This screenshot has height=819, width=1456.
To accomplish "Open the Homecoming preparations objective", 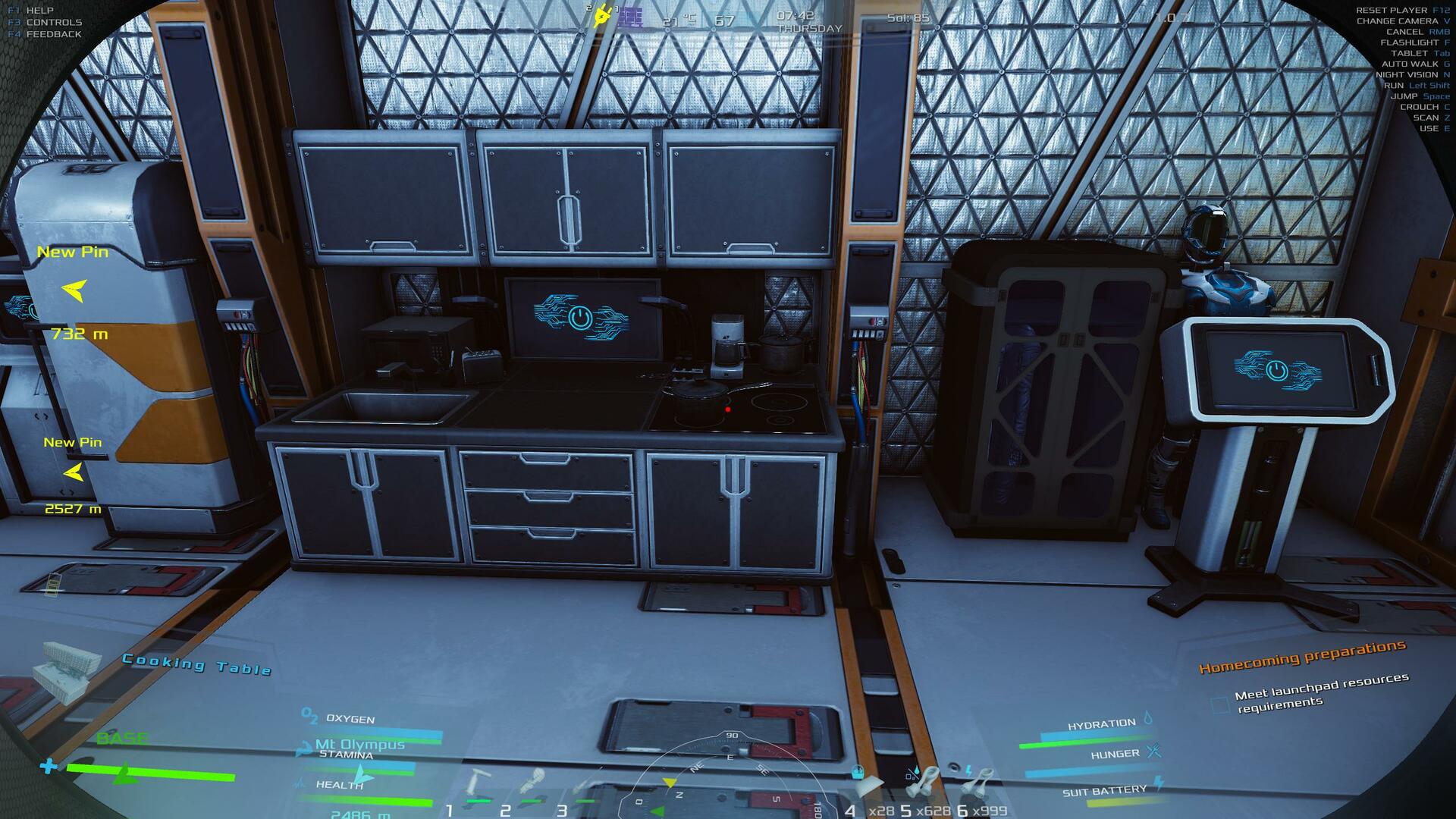I will point(1301,657).
